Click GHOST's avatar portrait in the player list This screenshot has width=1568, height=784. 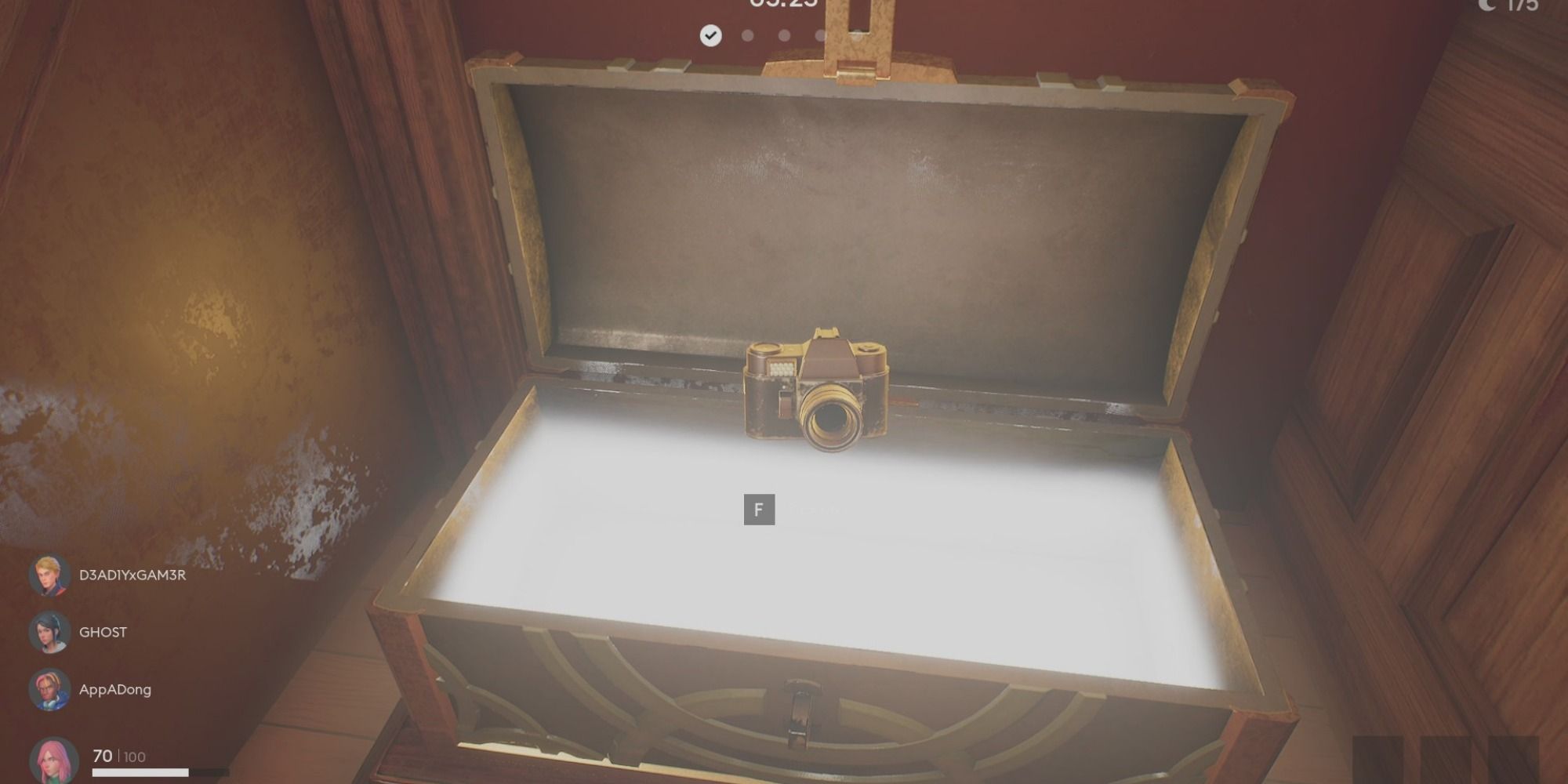[x=49, y=631]
